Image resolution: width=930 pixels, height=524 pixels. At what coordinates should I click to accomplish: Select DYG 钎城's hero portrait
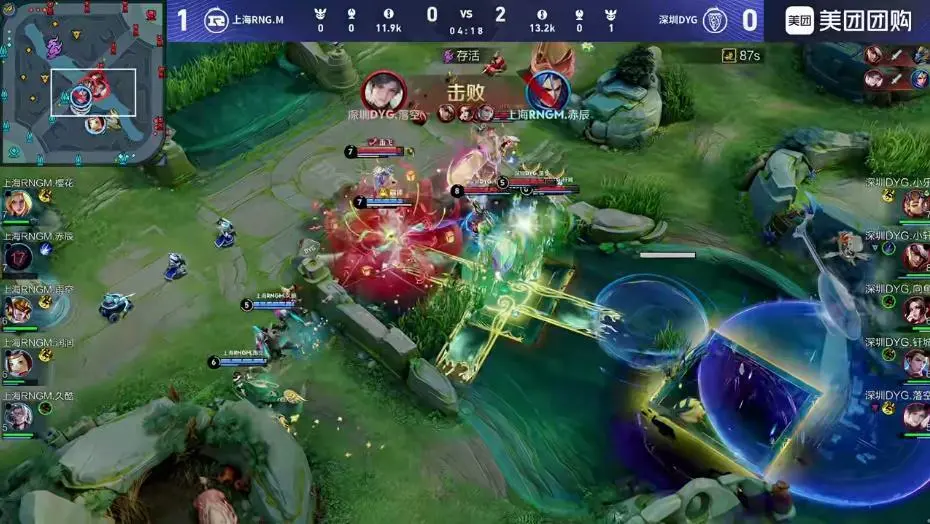click(x=914, y=362)
